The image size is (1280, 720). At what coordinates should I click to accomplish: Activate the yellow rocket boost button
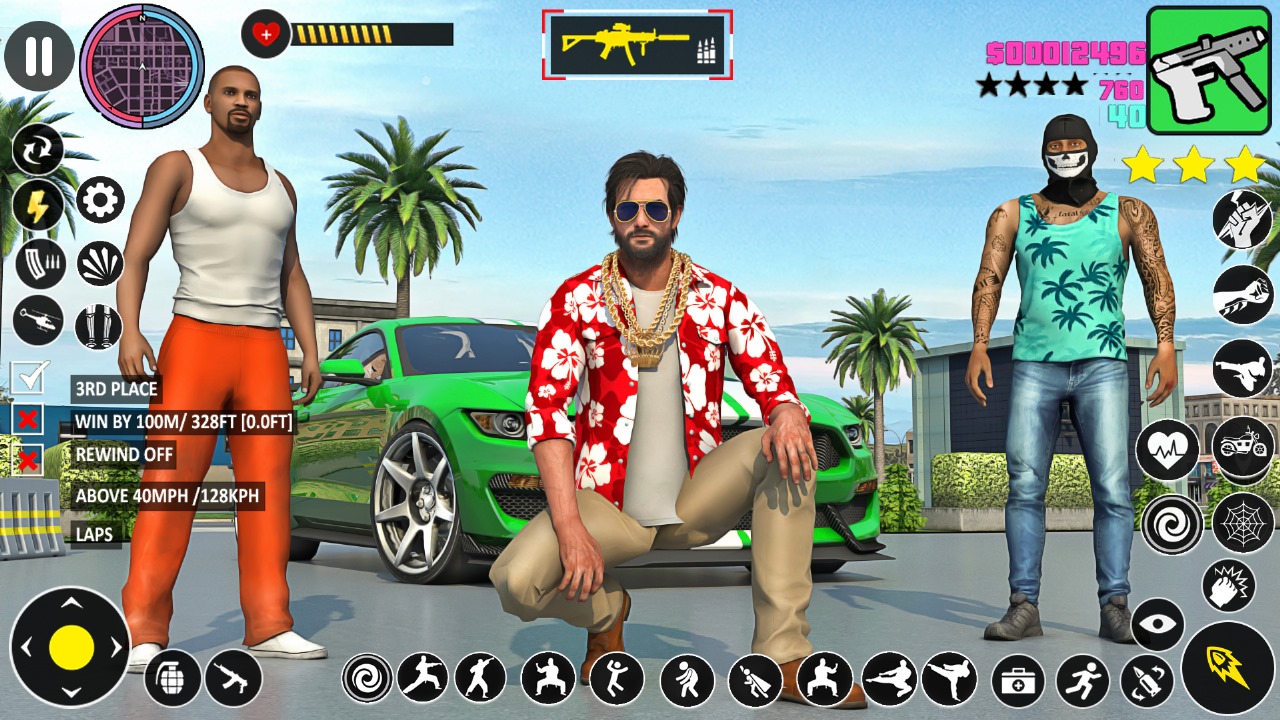point(1227,667)
